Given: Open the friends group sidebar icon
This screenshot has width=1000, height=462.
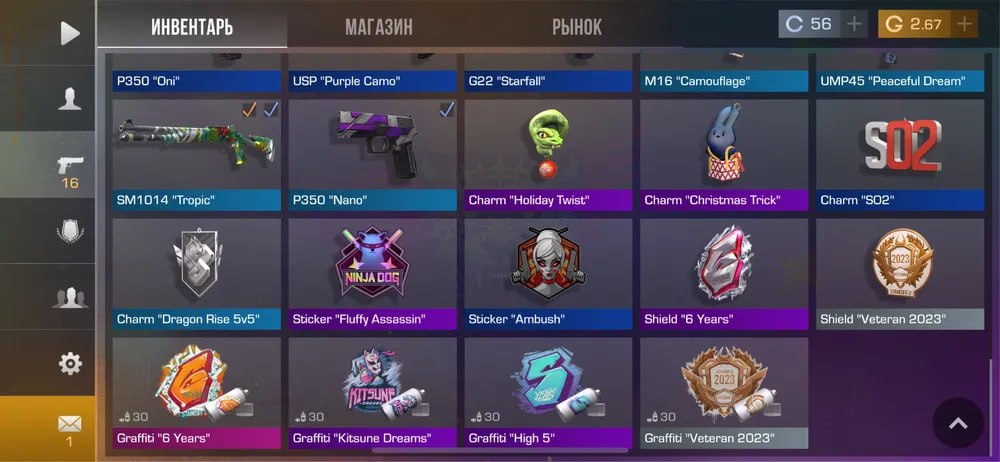Looking at the screenshot, I should pyautogui.click(x=69, y=297).
